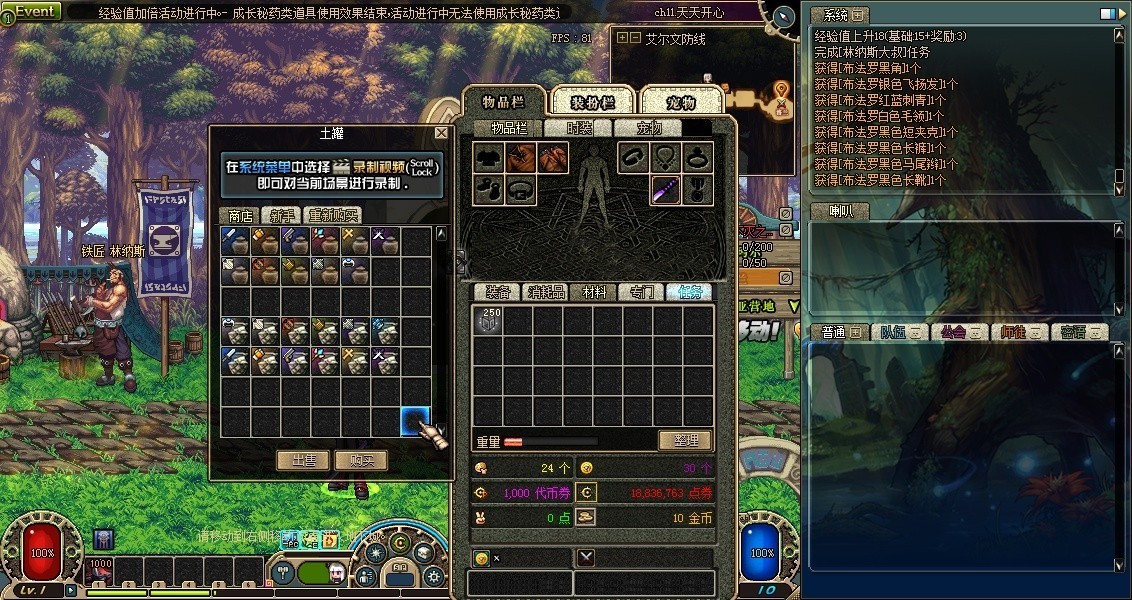Show the 装备 inventory category
The width and height of the screenshot is (1132, 600).
(499, 292)
